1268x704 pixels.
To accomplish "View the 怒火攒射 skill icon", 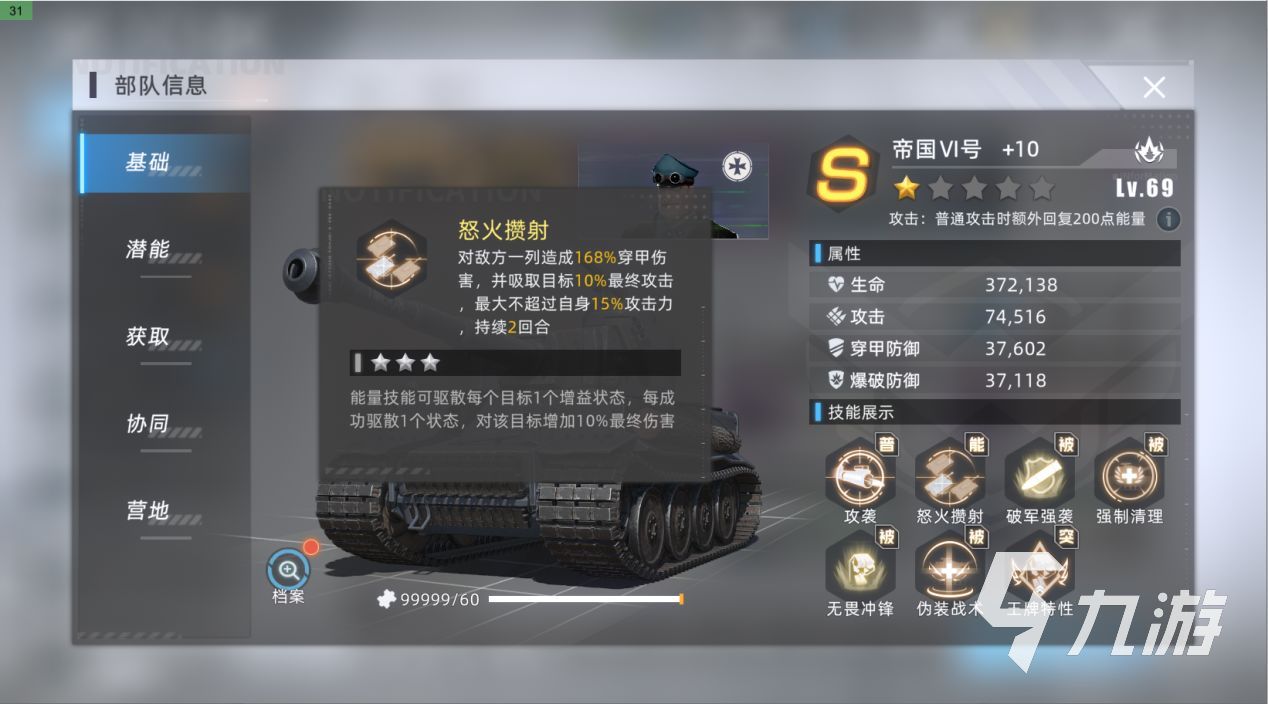I will click(949, 476).
